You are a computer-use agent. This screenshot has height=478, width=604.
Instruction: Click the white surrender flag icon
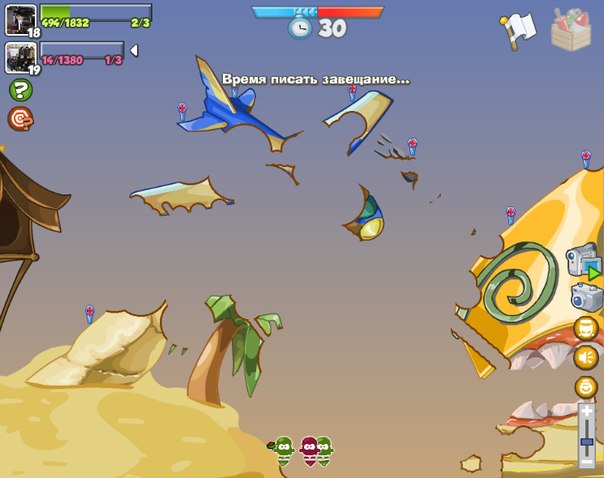pos(520,29)
